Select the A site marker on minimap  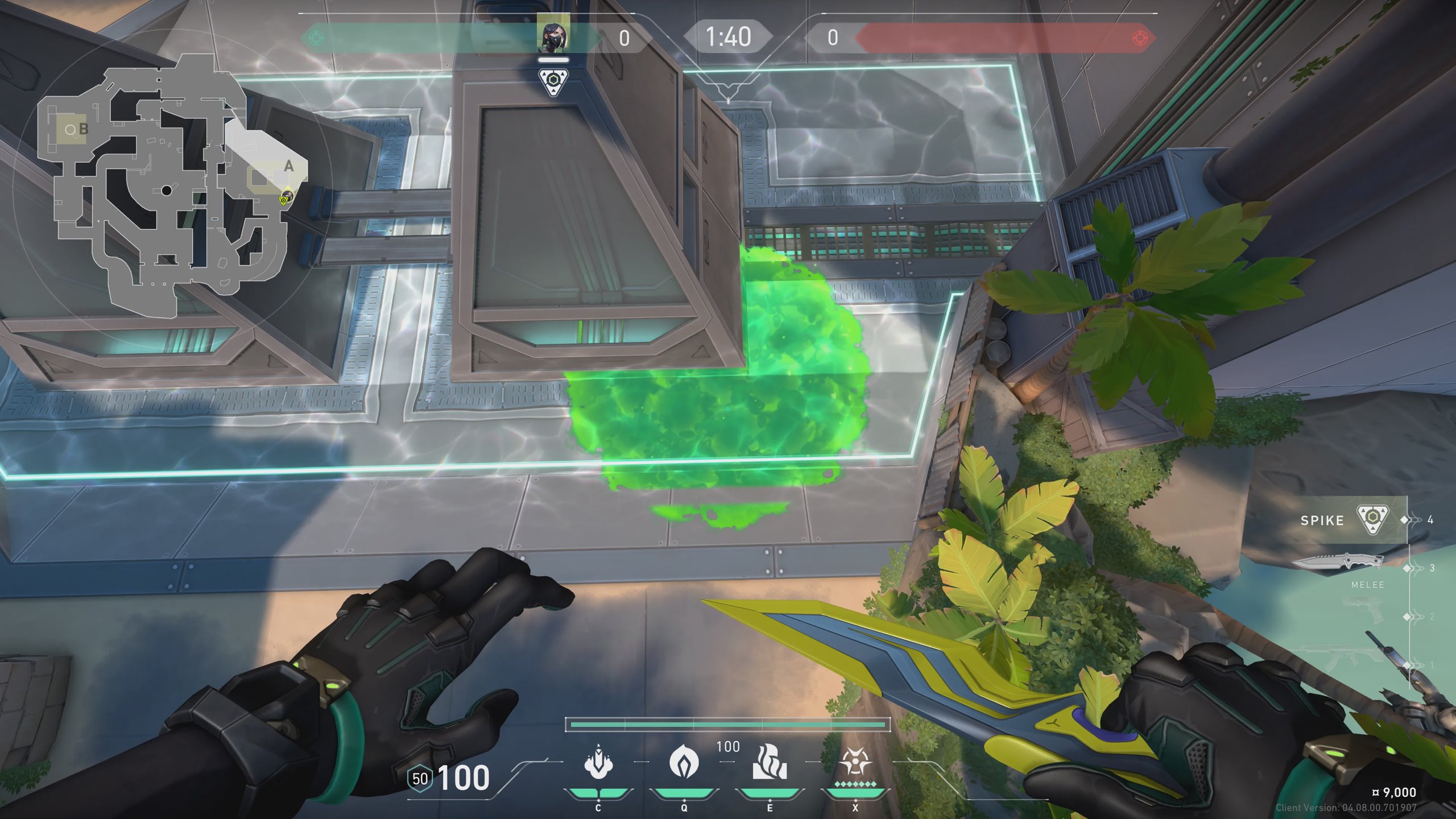point(288,166)
